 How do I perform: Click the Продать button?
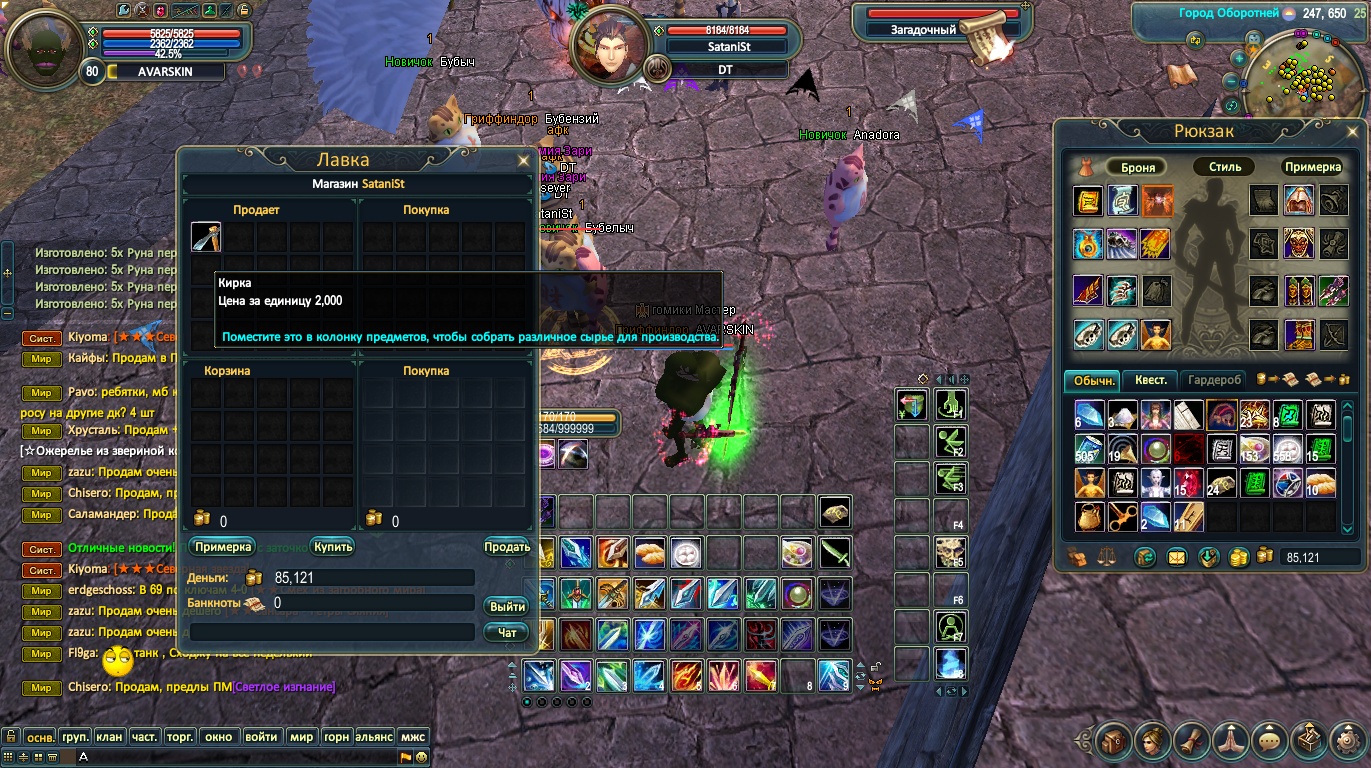pyautogui.click(x=507, y=547)
